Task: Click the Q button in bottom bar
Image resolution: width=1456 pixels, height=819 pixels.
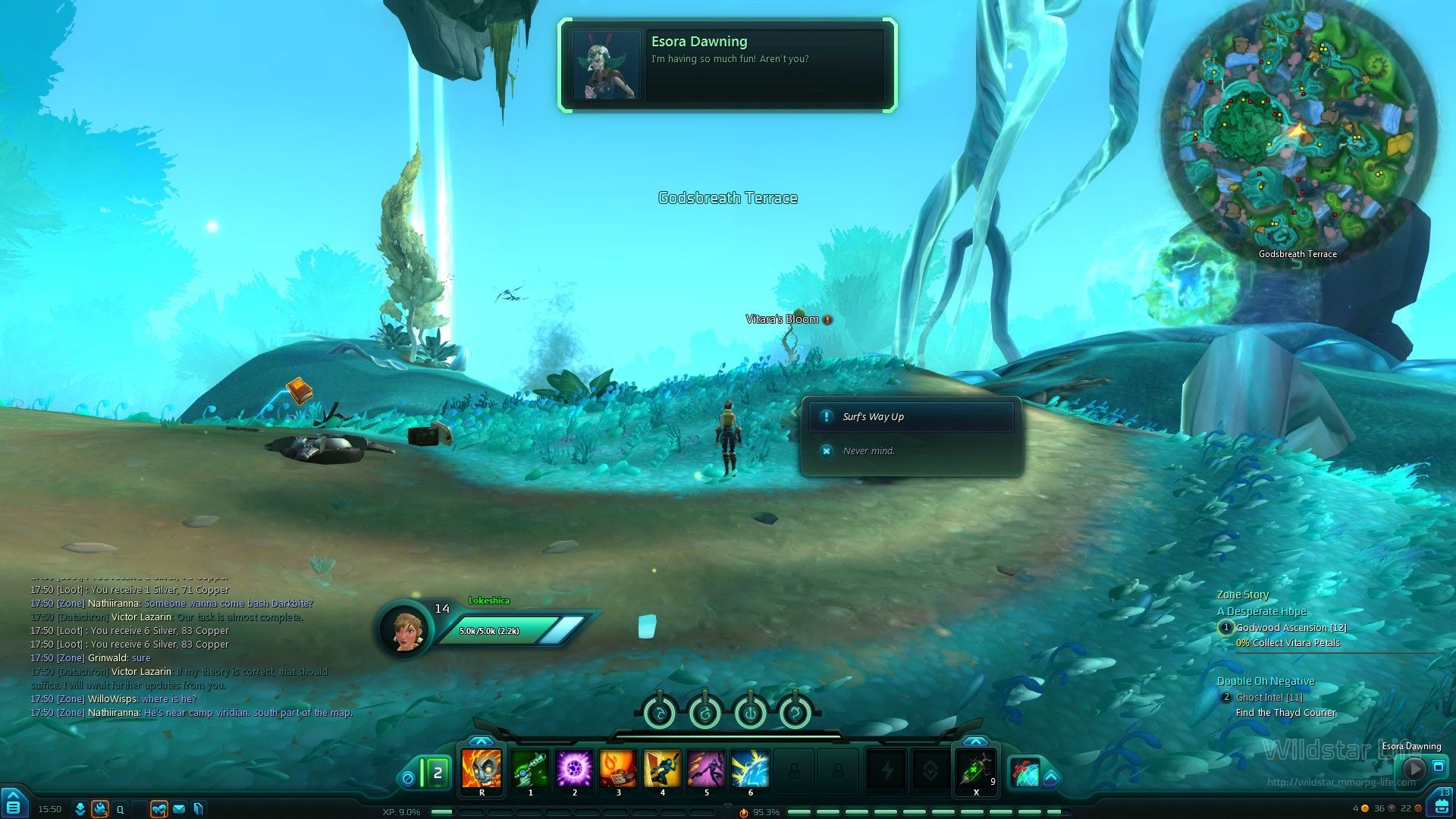Action: 120,809
